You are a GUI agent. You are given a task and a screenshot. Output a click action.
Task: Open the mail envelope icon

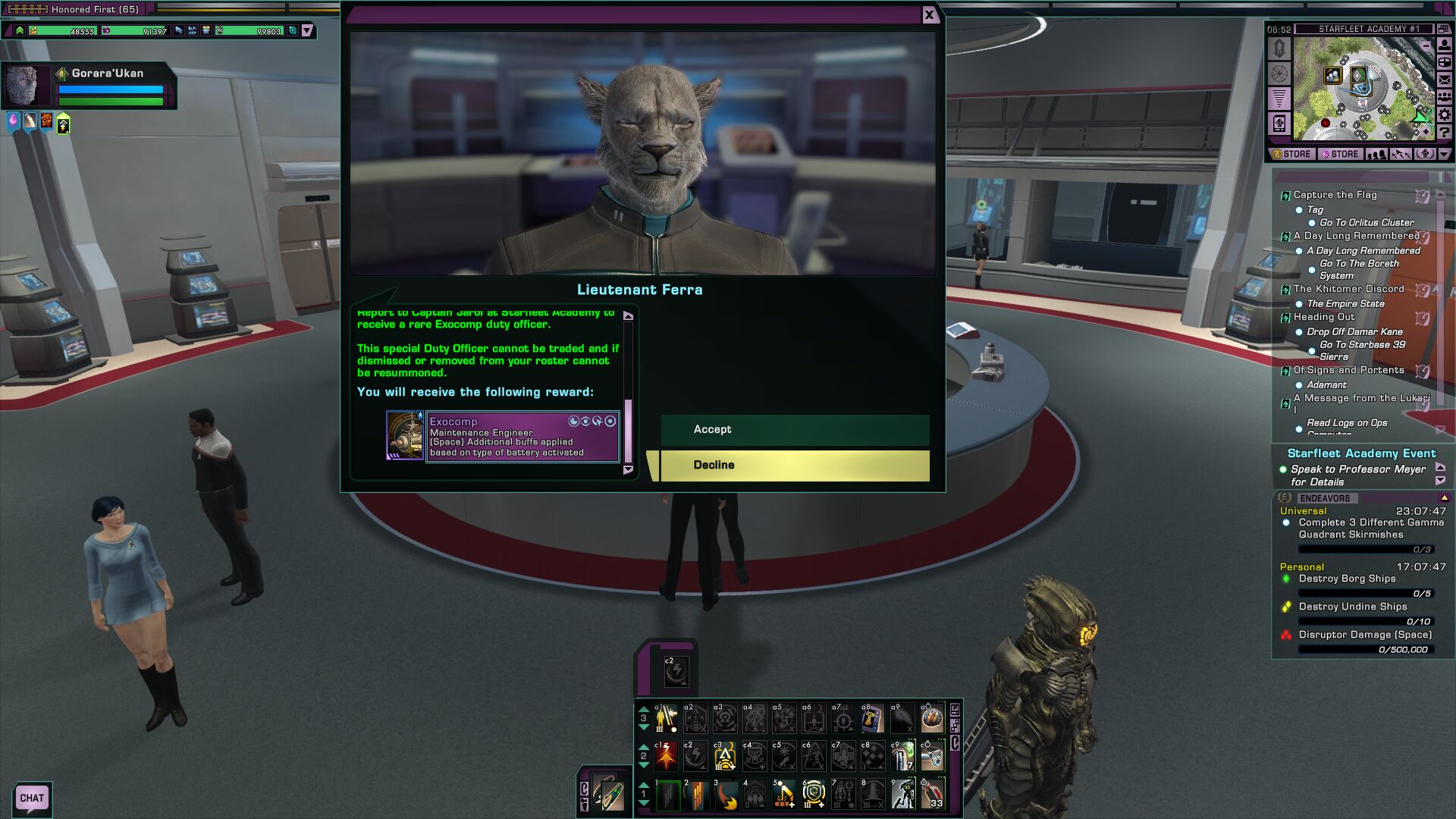point(1445,80)
